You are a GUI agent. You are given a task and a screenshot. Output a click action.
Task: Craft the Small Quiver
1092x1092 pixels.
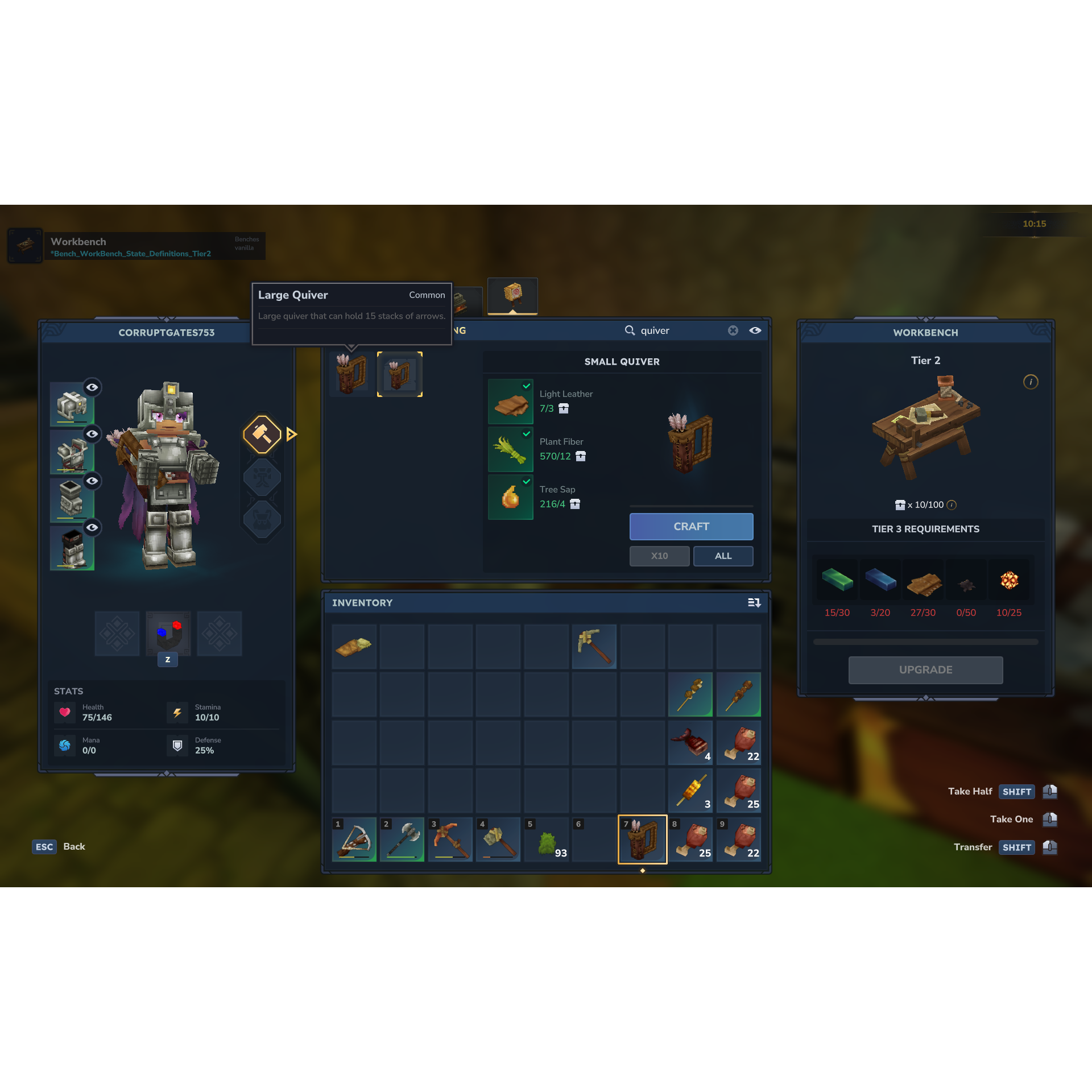click(691, 527)
